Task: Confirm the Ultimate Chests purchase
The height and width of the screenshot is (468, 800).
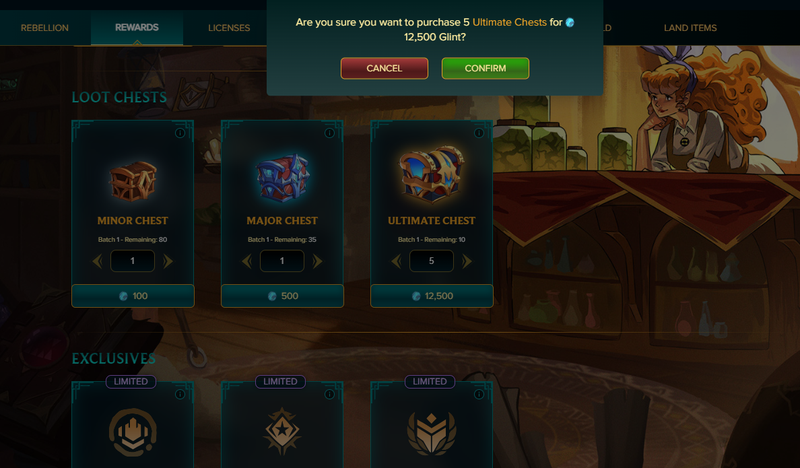Action: pos(485,68)
